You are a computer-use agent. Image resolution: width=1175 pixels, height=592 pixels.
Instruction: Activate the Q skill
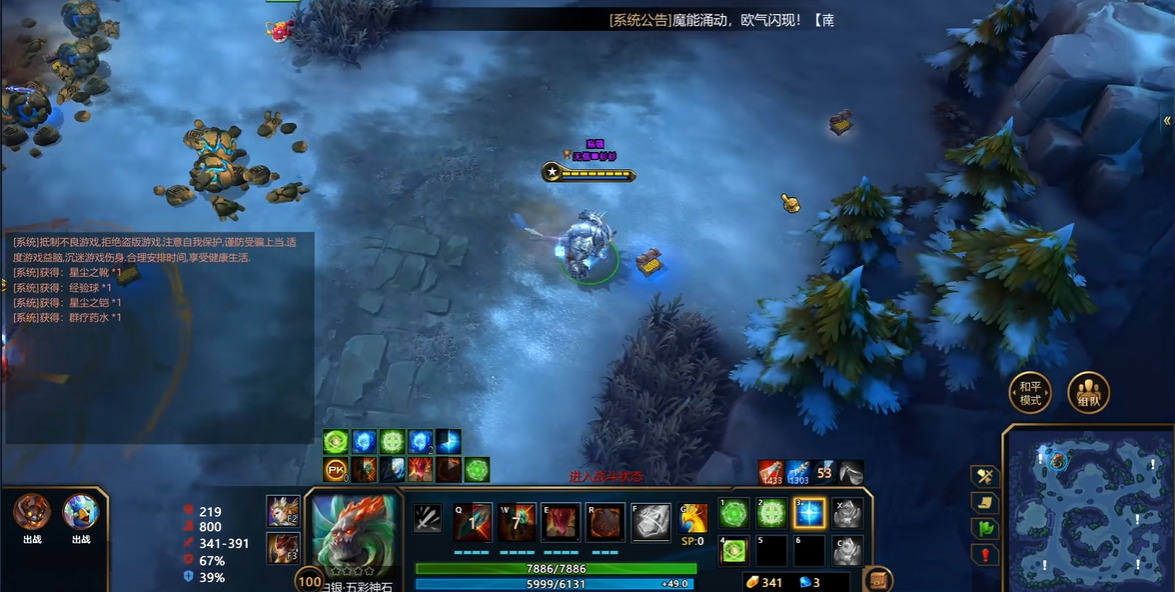click(473, 521)
